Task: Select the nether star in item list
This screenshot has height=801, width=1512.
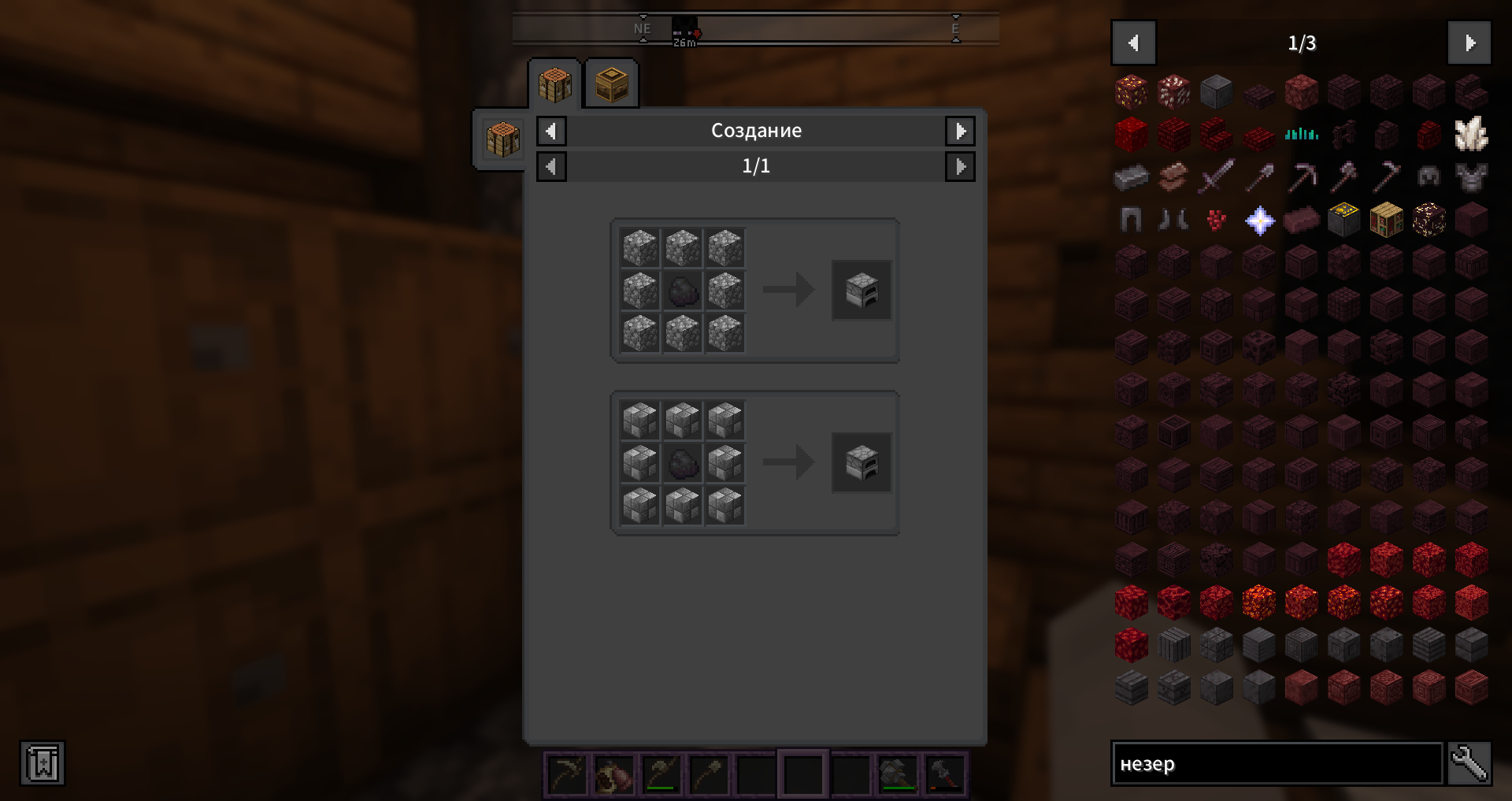Action: tap(1259, 221)
